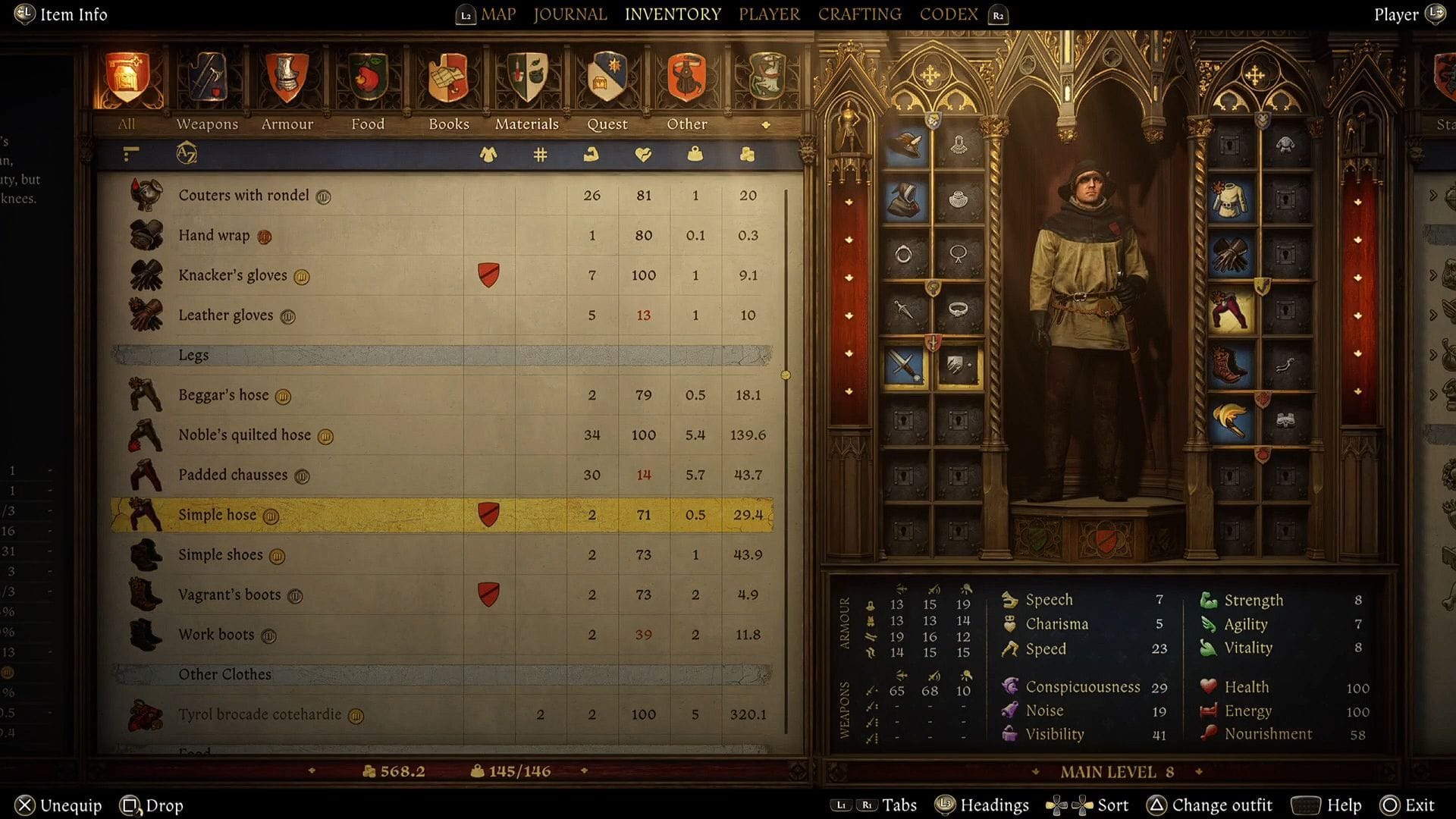Viewport: 1456px width, 819px height.
Task: Collapse the Legs heading
Action: pos(194,355)
